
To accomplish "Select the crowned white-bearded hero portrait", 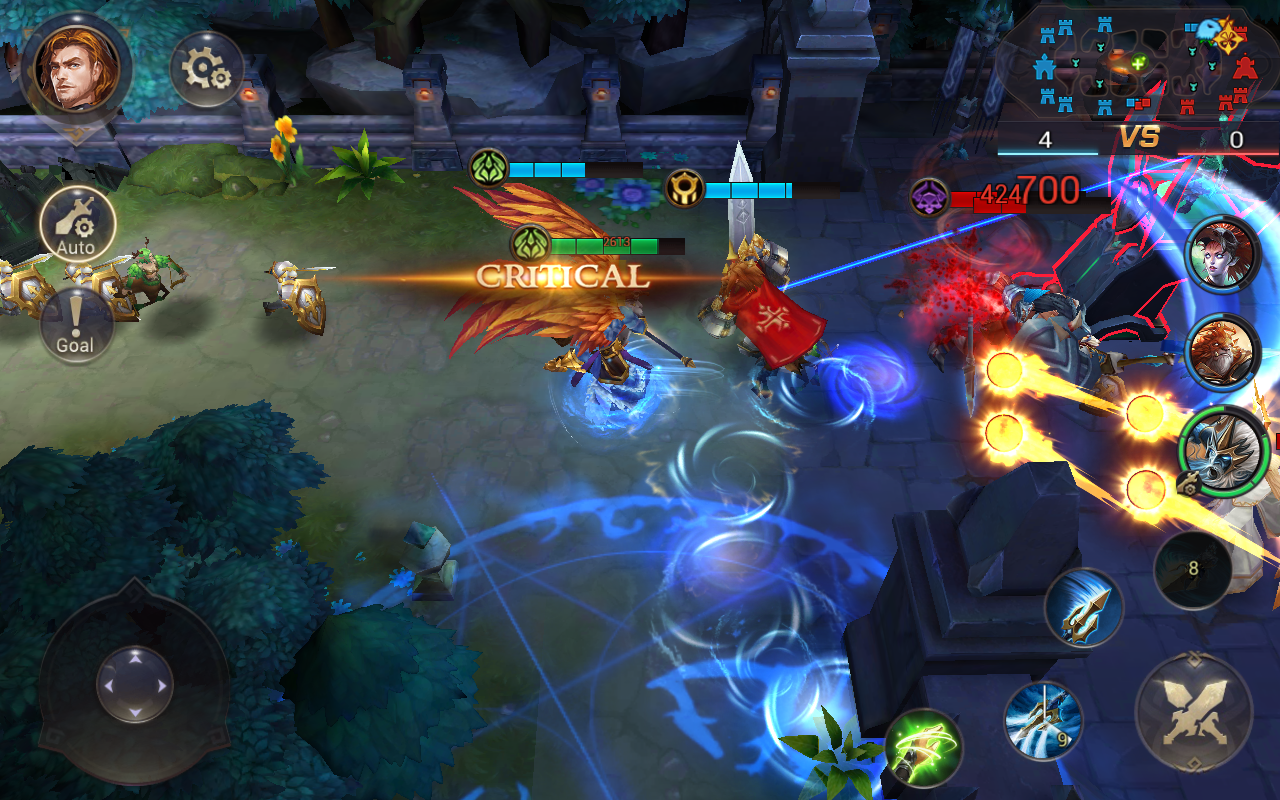I will pos(1224,450).
